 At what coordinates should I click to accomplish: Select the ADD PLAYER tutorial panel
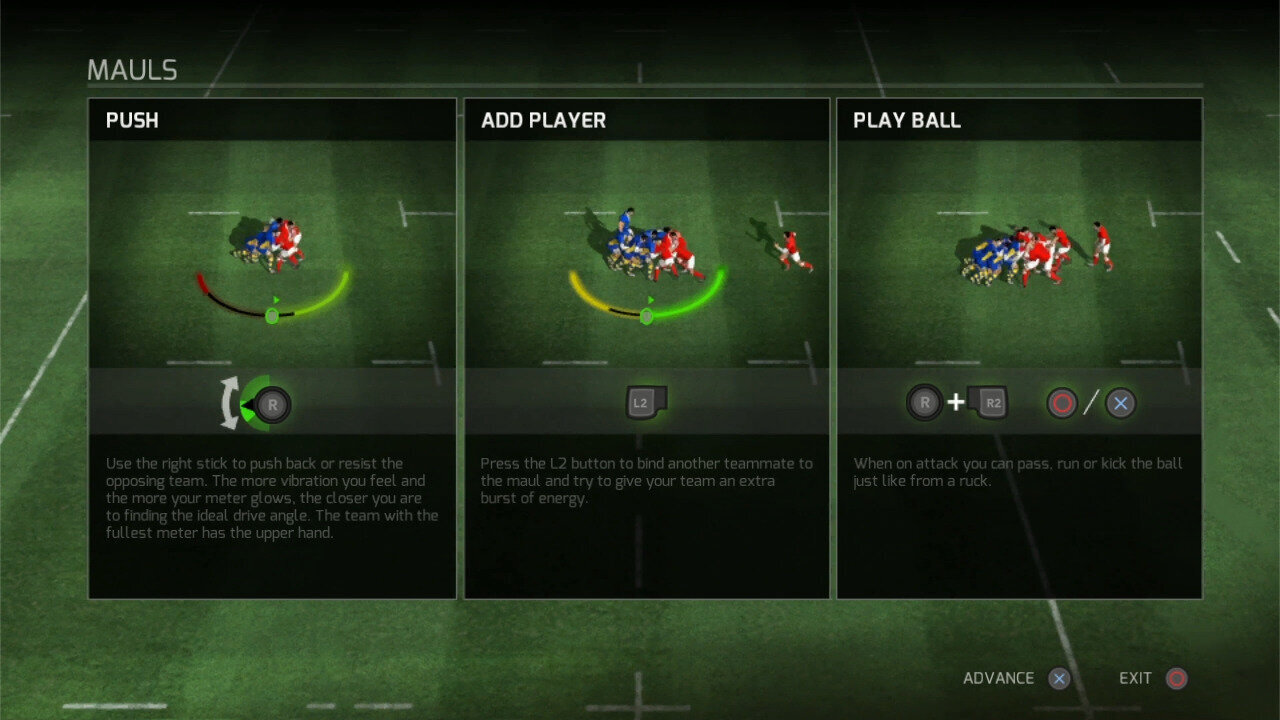pyautogui.click(x=646, y=348)
